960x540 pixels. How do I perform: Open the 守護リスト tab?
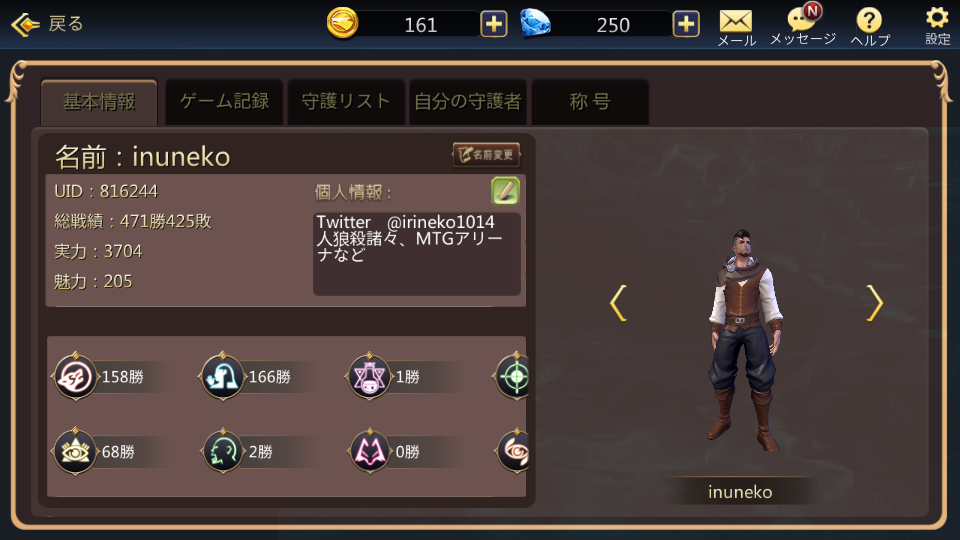pyautogui.click(x=346, y=102)
